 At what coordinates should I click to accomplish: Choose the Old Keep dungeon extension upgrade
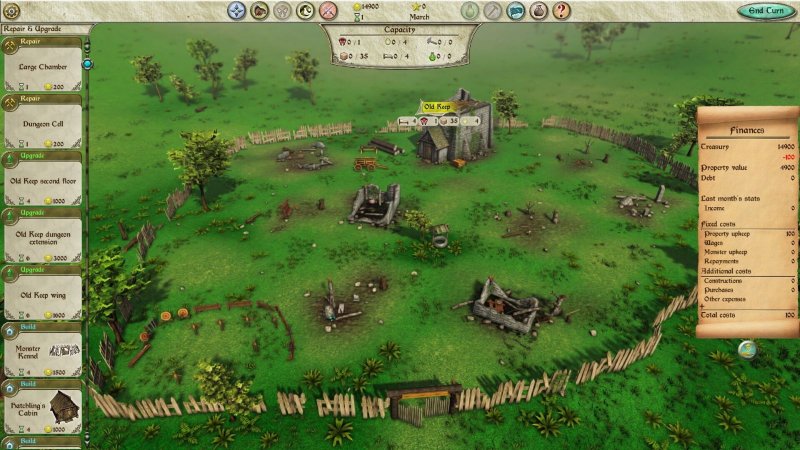[x=42, y=240]
